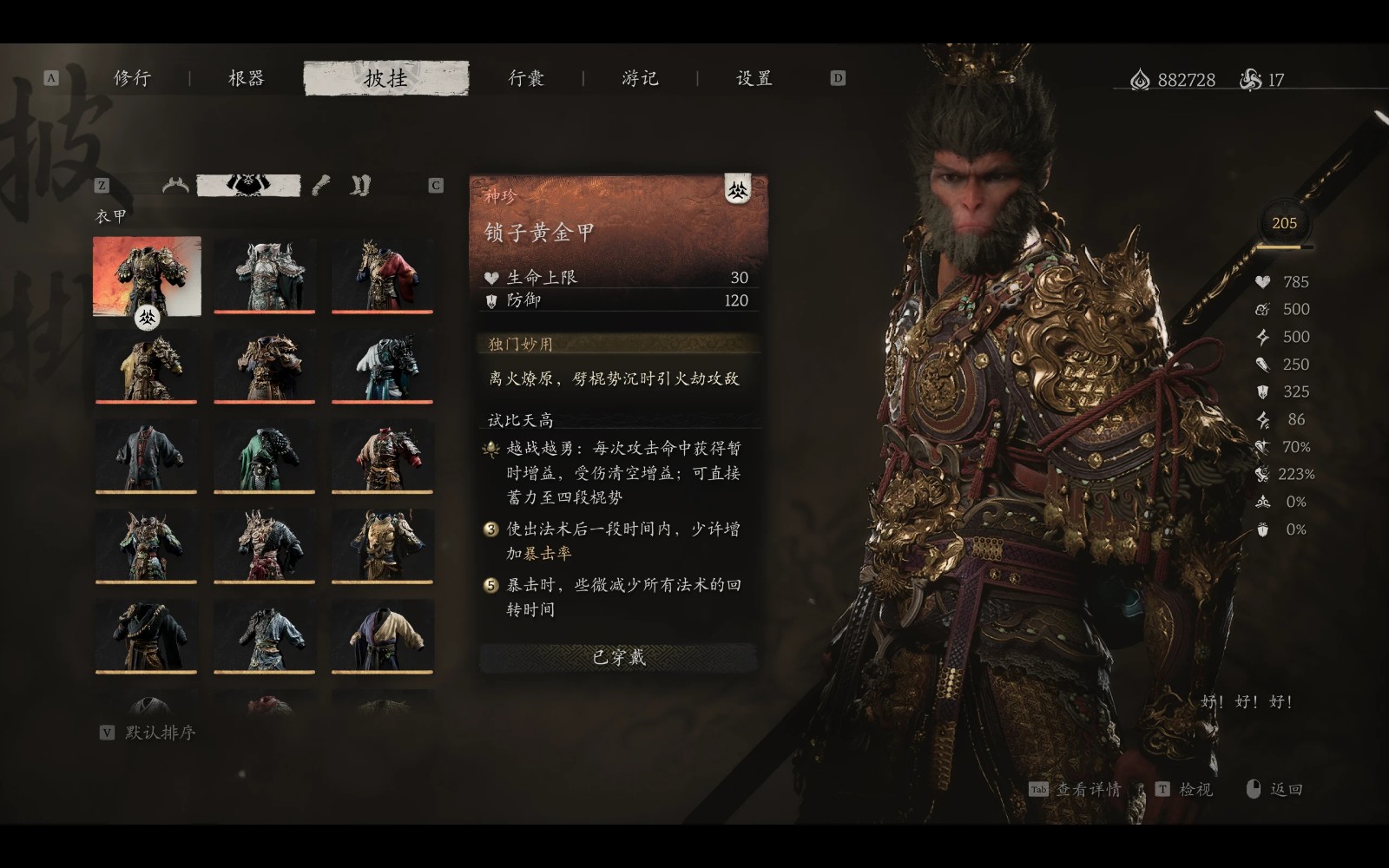1389x868 pixels.
Task: Switch to the 修行 cultivation tab
Action: tap(132, 77)
